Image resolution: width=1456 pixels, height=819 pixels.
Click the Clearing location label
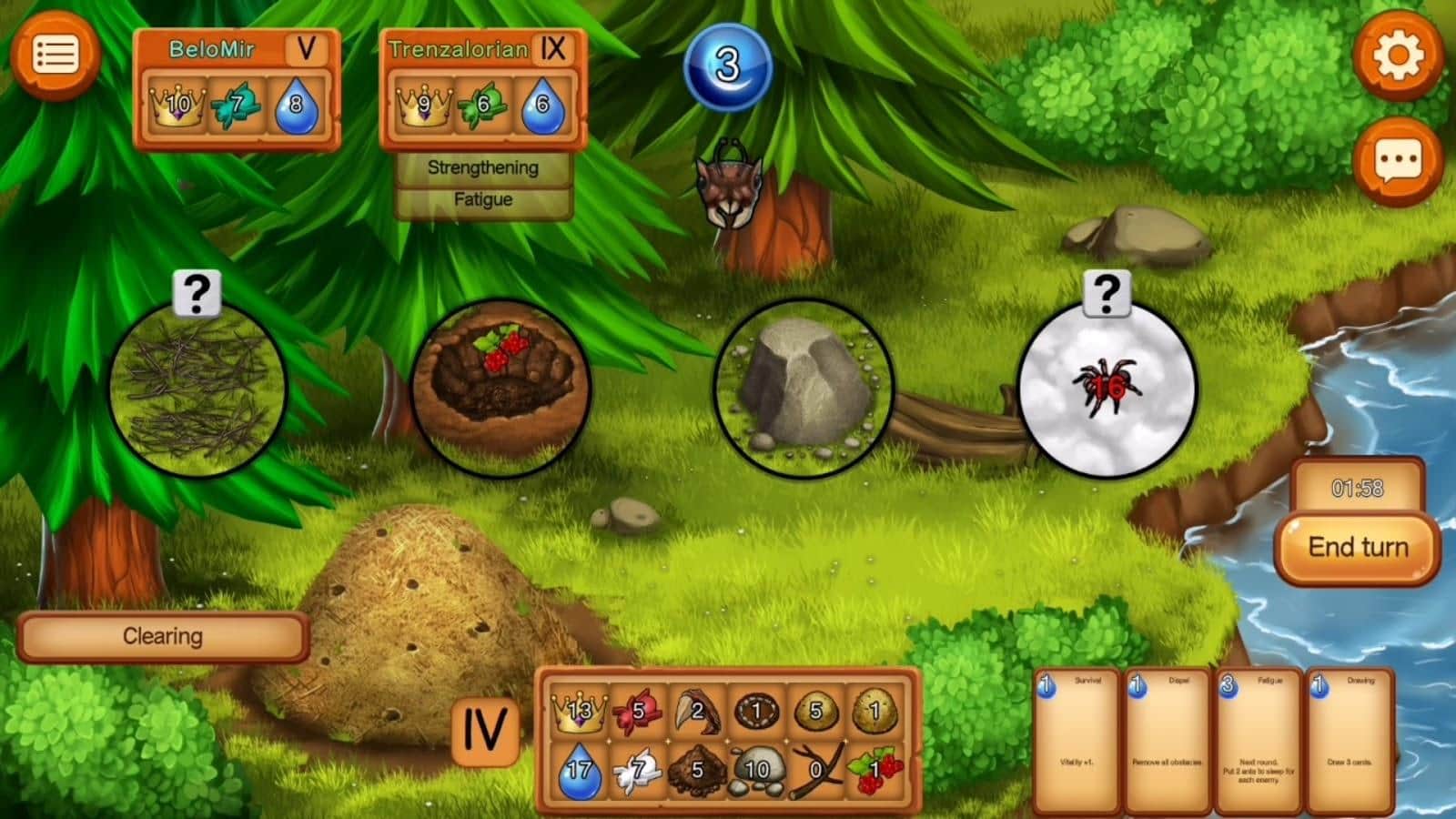(163, 636)
